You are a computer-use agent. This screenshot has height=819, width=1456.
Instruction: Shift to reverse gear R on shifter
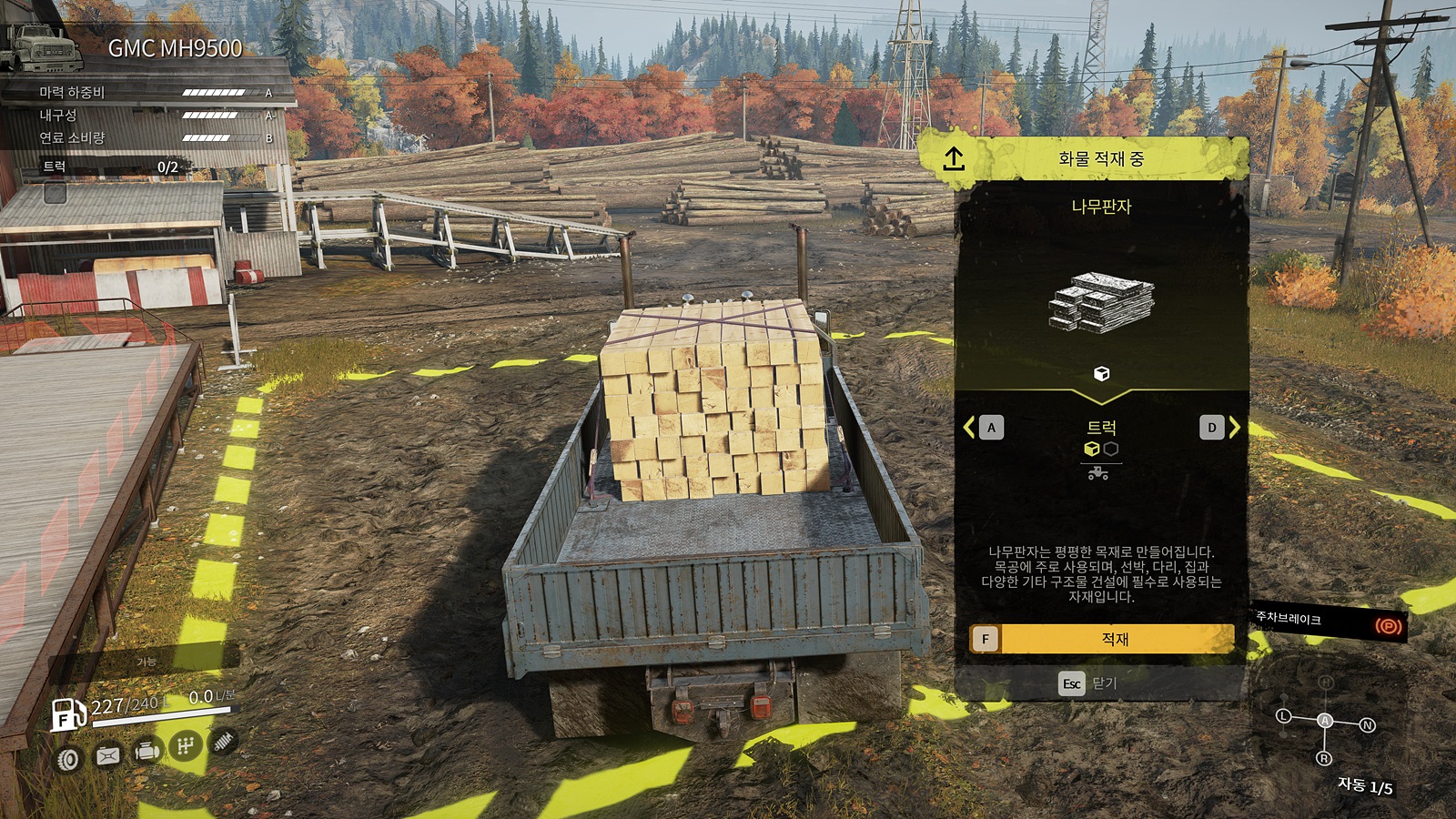1324,758
